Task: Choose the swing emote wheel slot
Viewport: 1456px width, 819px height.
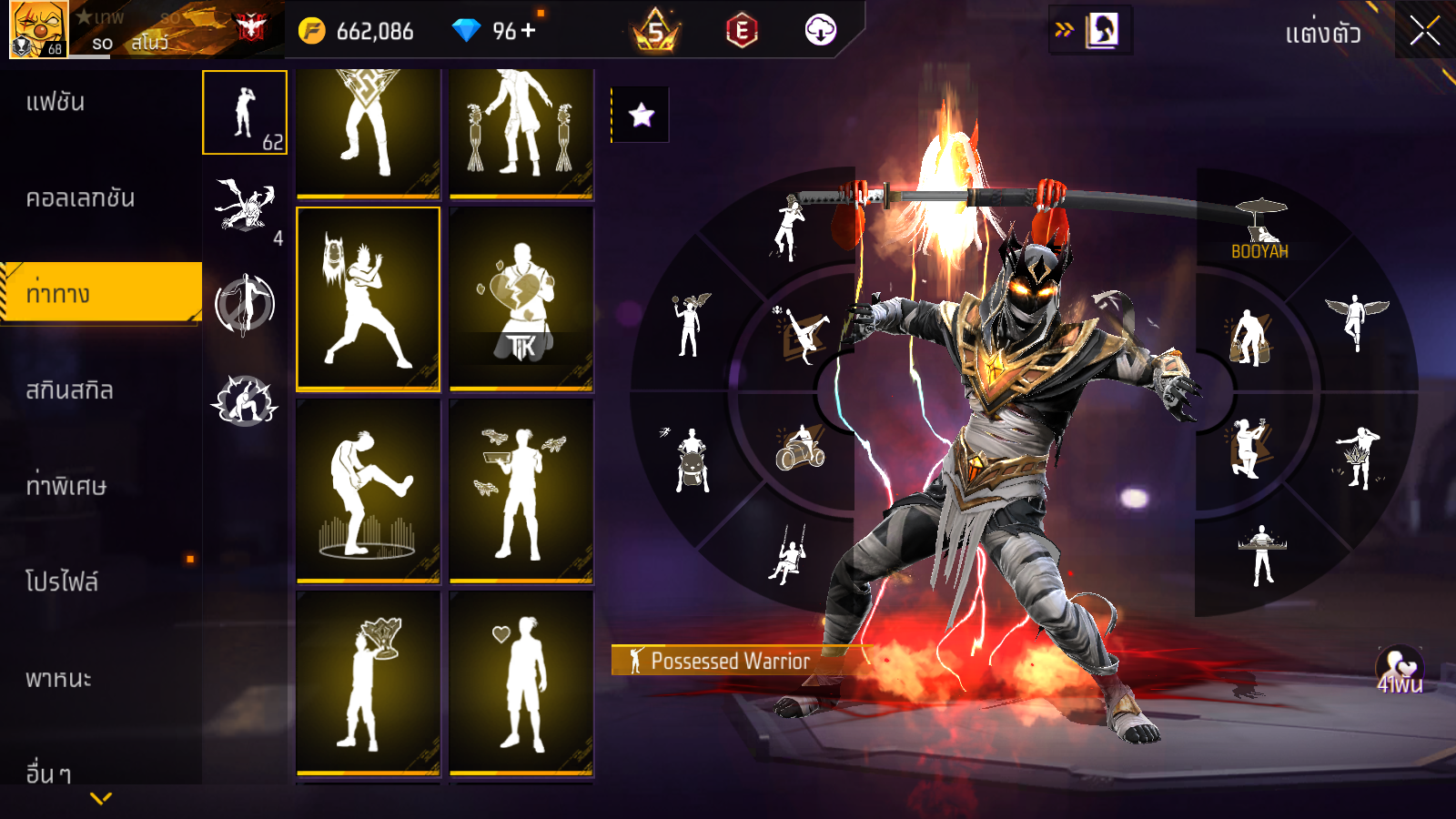Action: pos(788,553)
